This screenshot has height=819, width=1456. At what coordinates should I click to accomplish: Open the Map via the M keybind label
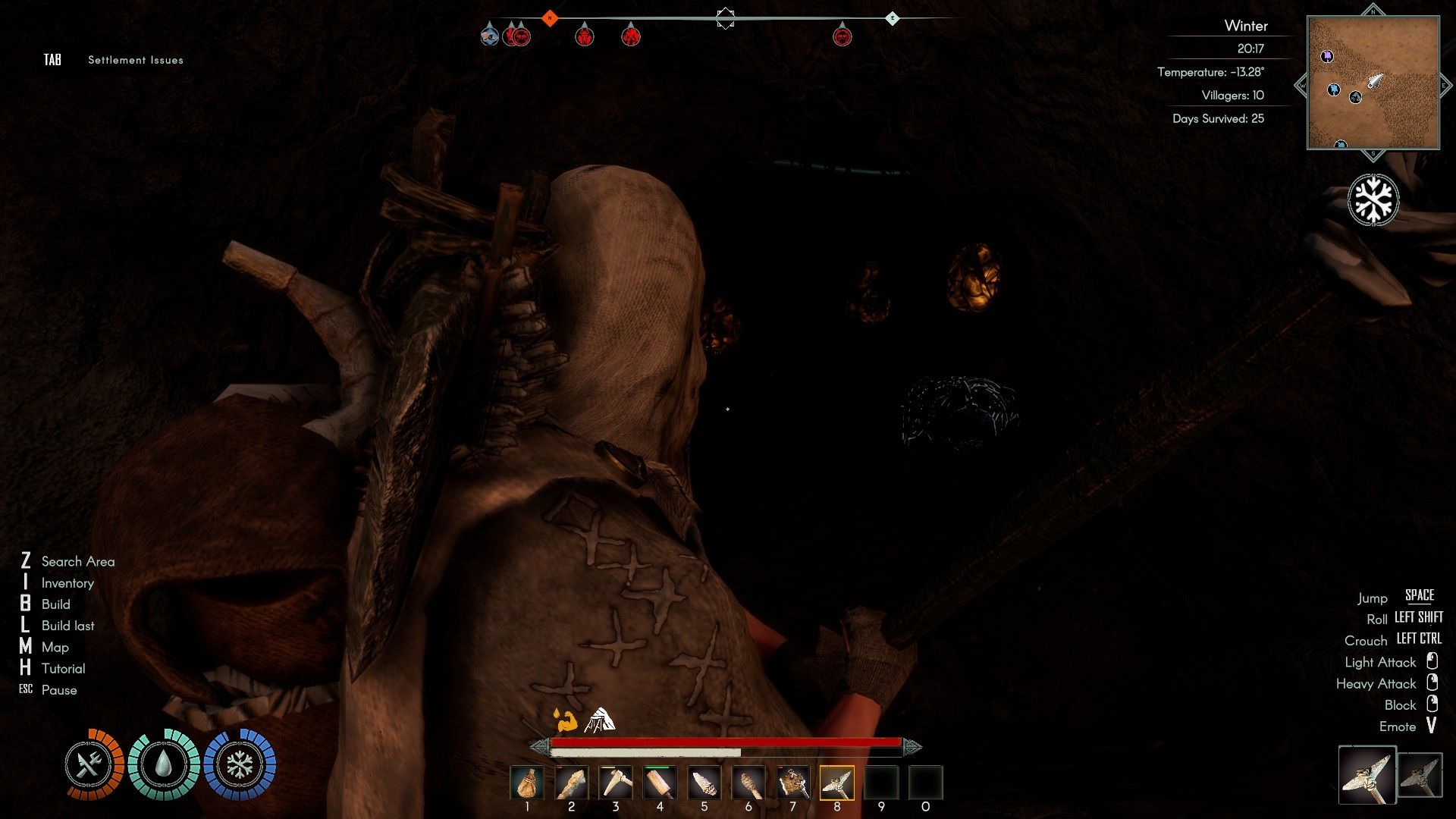pos(55,647)
